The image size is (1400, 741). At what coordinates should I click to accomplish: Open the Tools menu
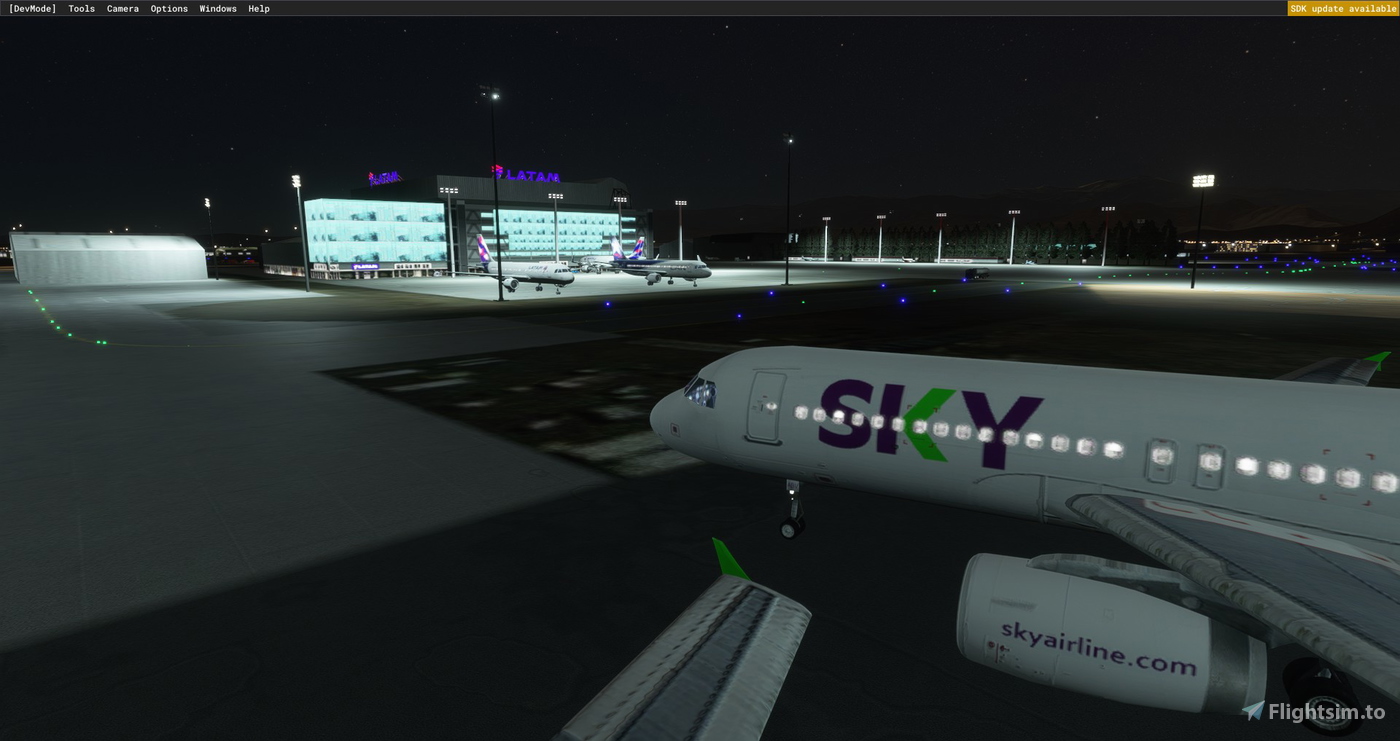tap(80, 8)
